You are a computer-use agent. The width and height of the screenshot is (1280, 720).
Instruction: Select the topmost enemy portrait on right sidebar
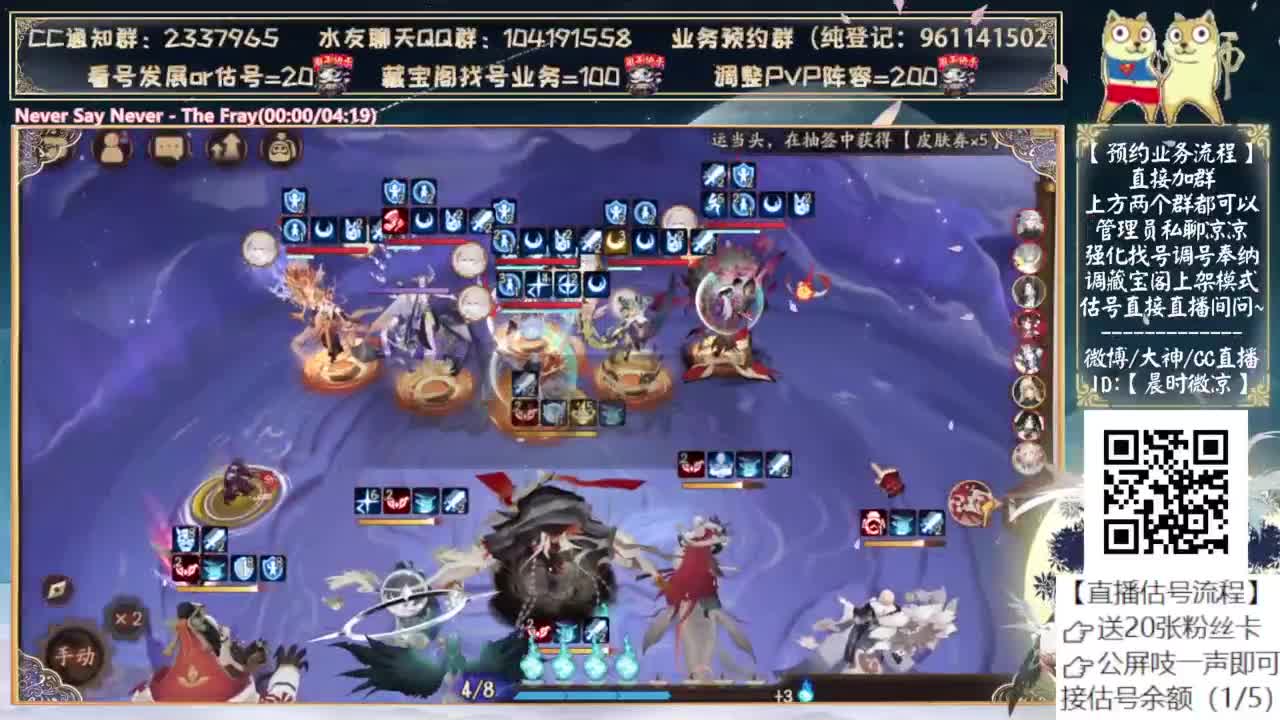[x=1026, y=224]
